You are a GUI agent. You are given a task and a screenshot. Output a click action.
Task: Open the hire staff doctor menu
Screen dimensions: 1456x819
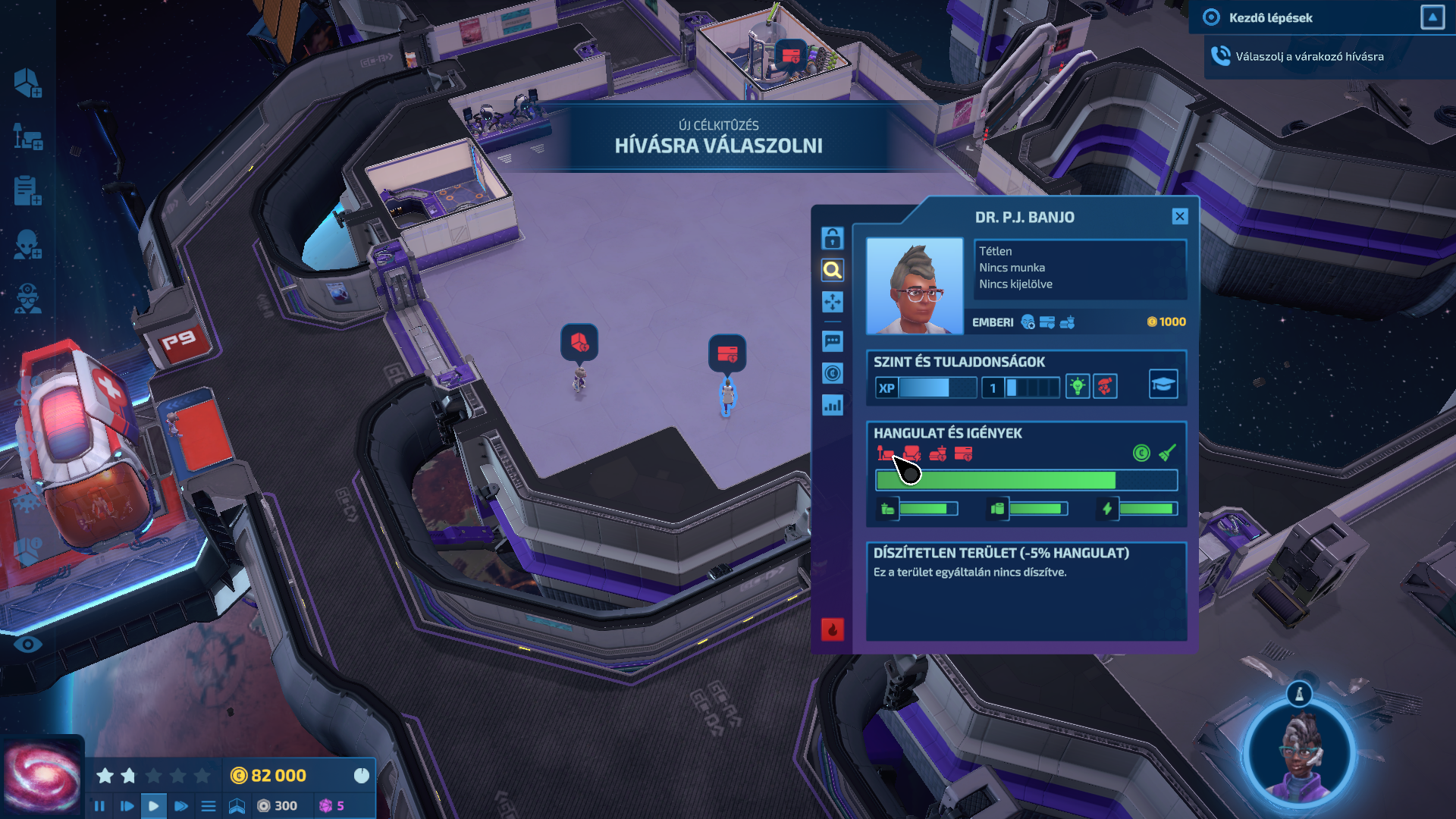27,300
